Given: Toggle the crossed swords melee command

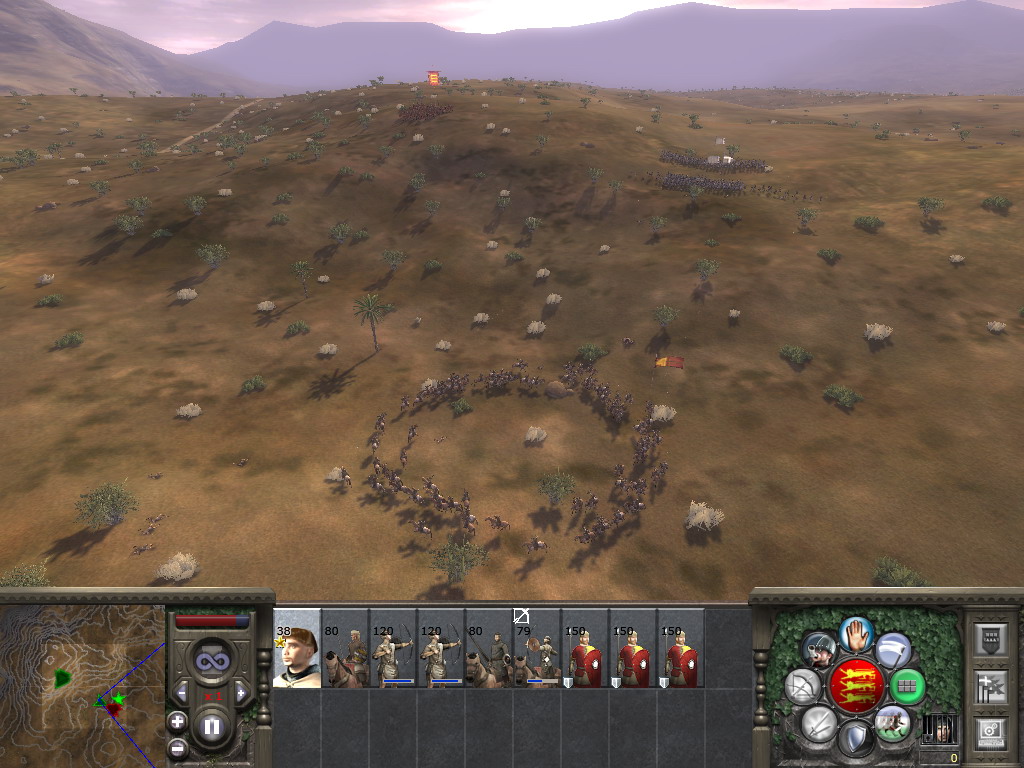Looking at the screenshot, I should [x=819, y=722].
